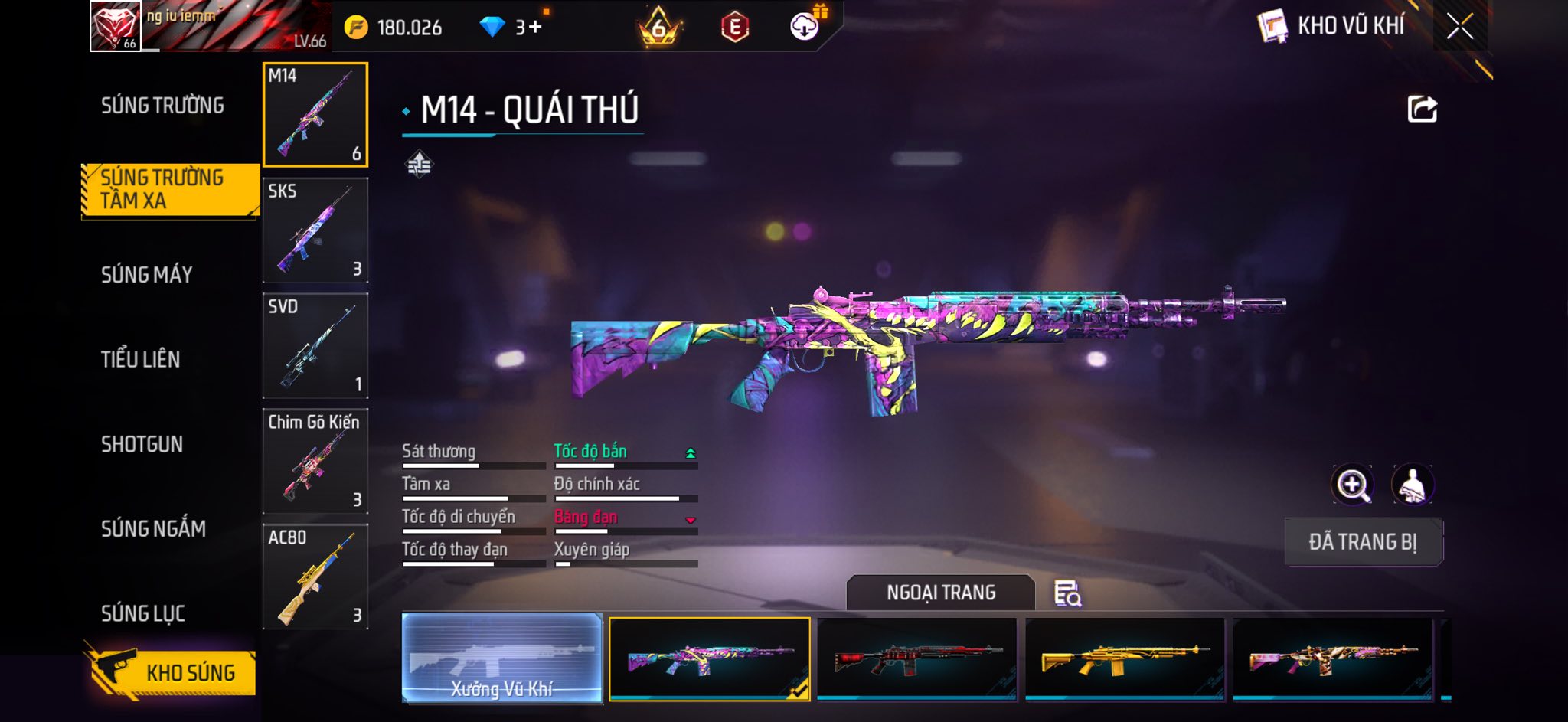Preview the skin on character icon
The image size is (1568, 722).
click(1412, 485)
